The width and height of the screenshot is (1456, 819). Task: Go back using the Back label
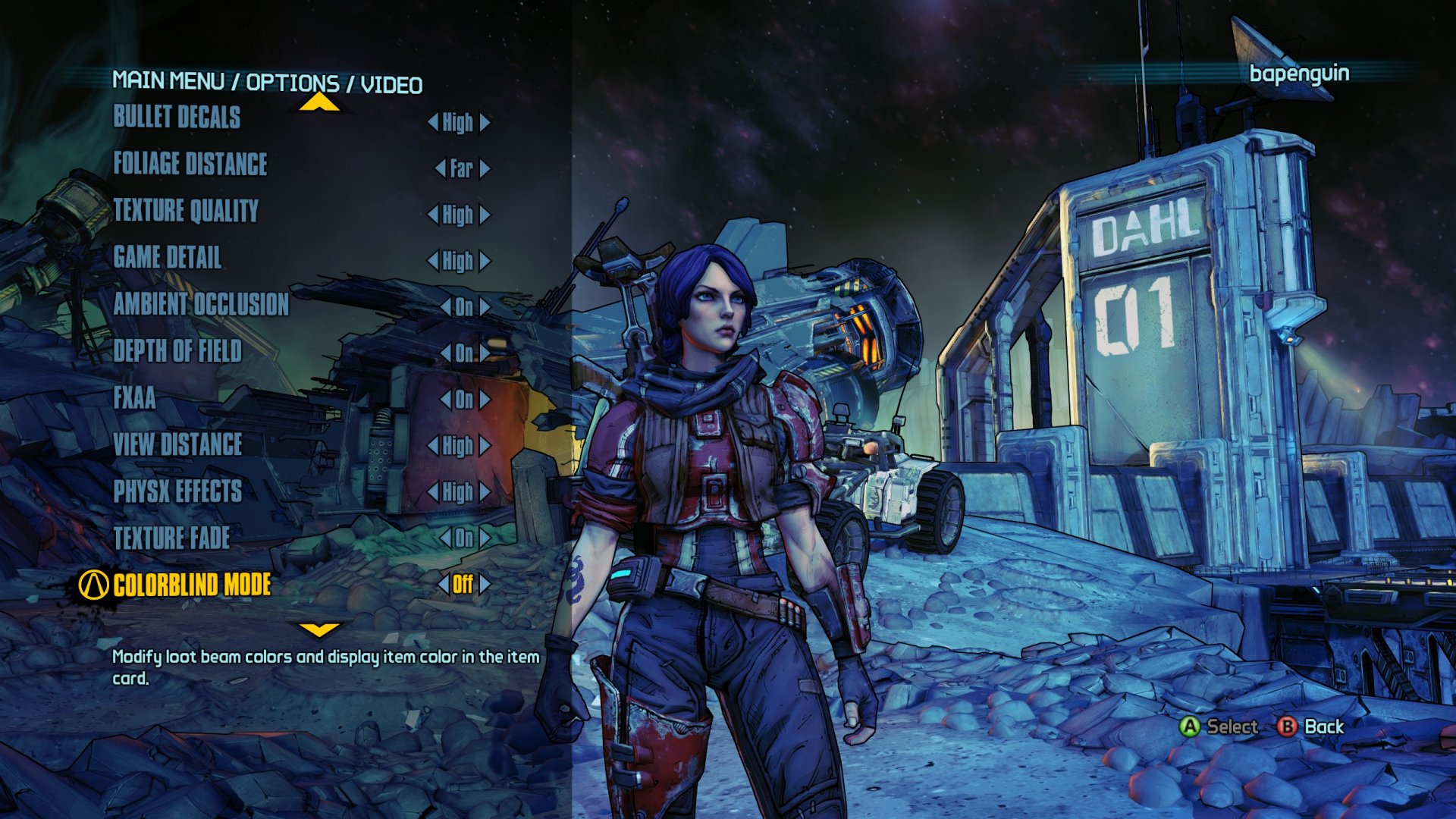[1323, 726]
